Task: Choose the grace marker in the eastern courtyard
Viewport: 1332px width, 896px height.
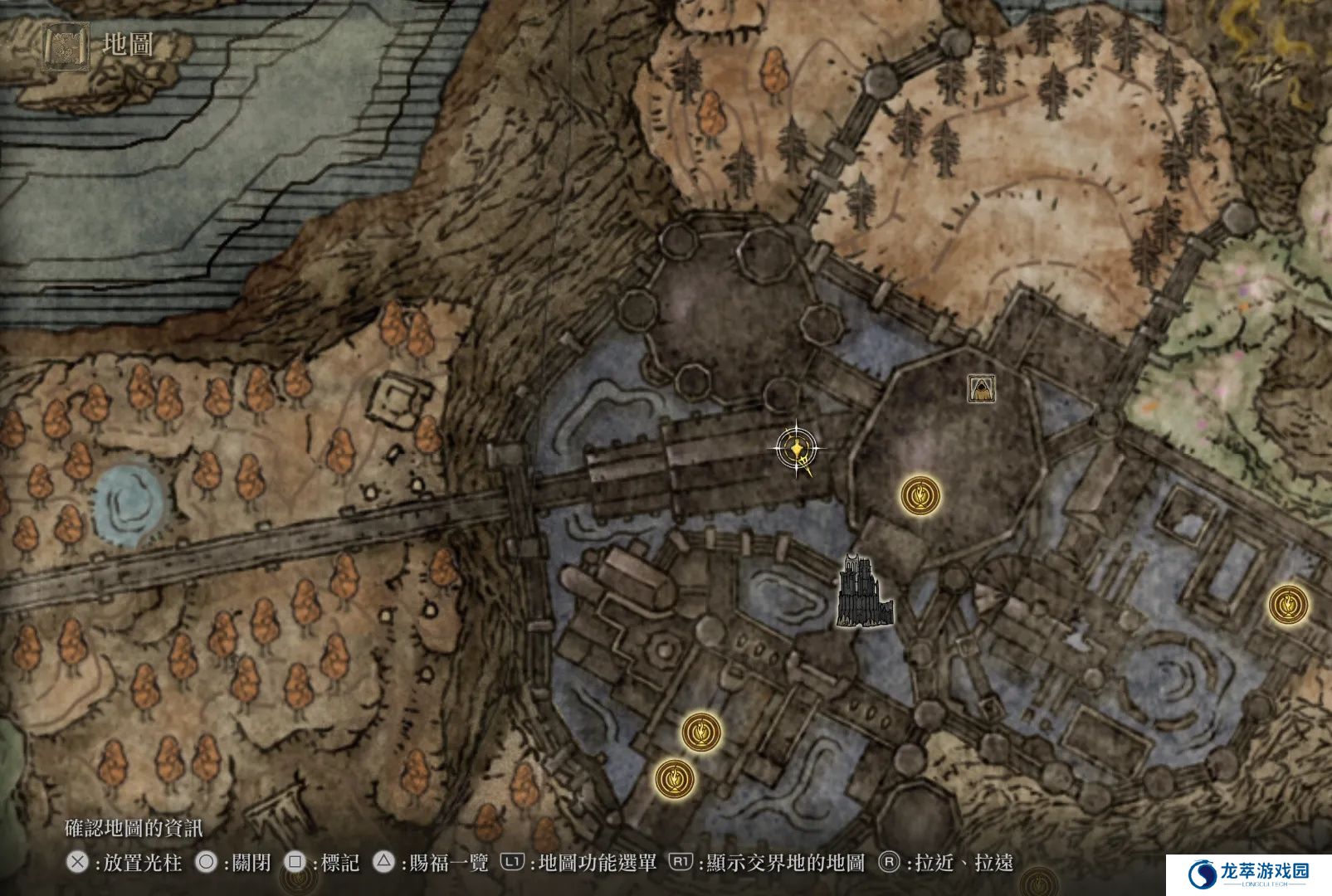Action: coord(1288,603)
